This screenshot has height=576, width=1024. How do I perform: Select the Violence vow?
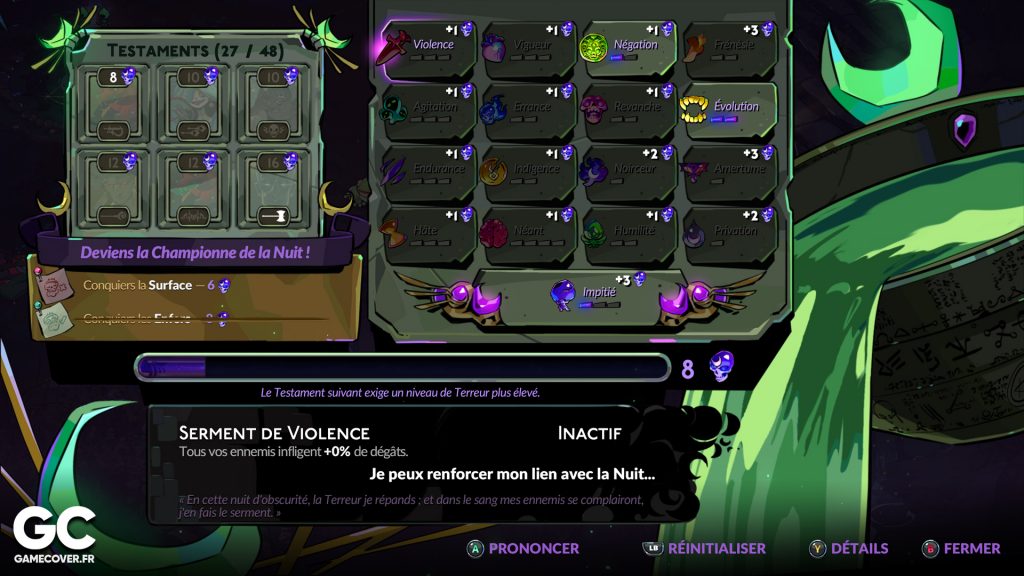point(426,48)
